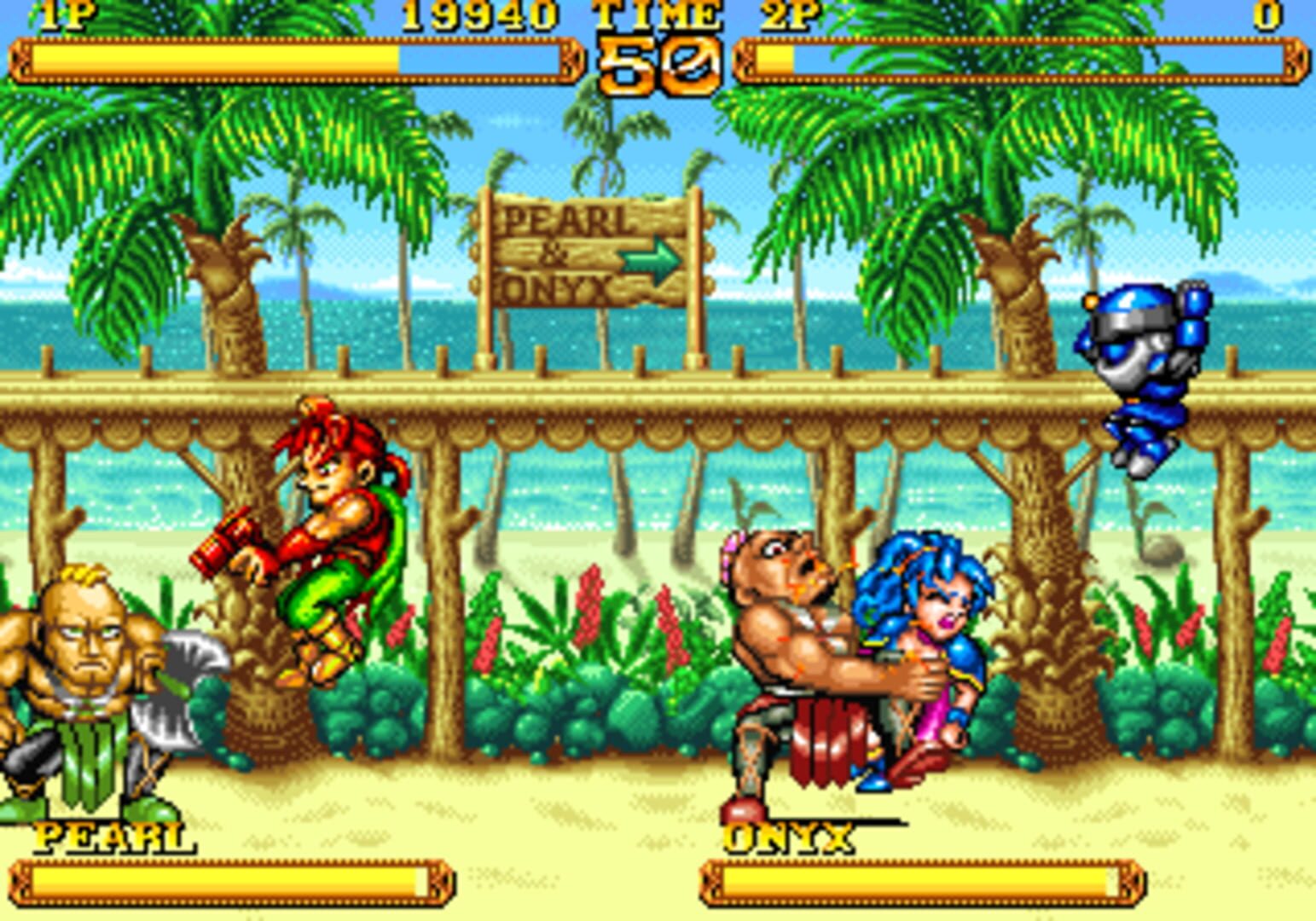Select the crouching Pearl character sprite
Image resolution: width=1316 pixels, height=921 pixels.
tap(85, 682)
